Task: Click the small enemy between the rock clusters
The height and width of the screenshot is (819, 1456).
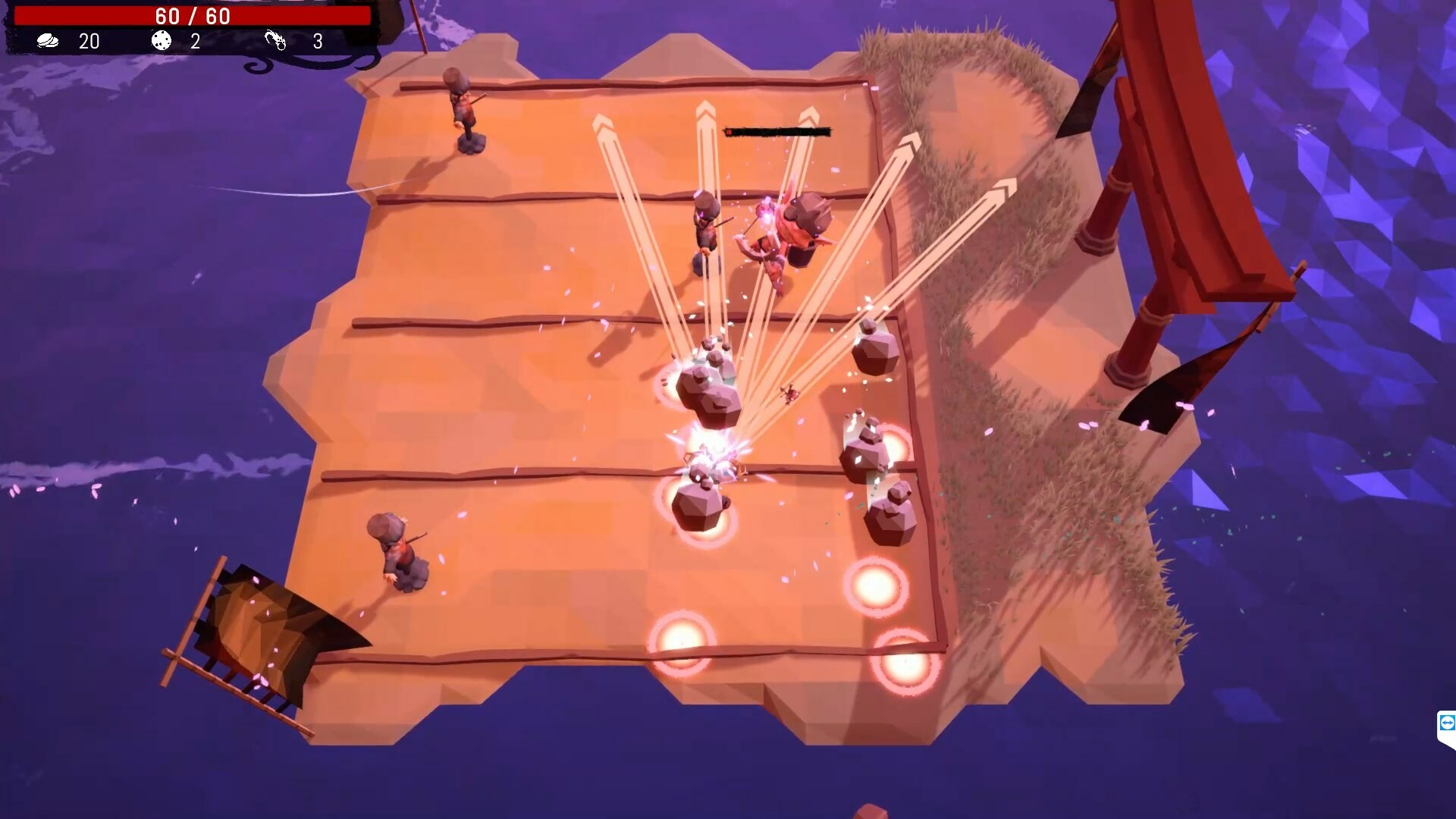Action: click(x=789, y=395)
